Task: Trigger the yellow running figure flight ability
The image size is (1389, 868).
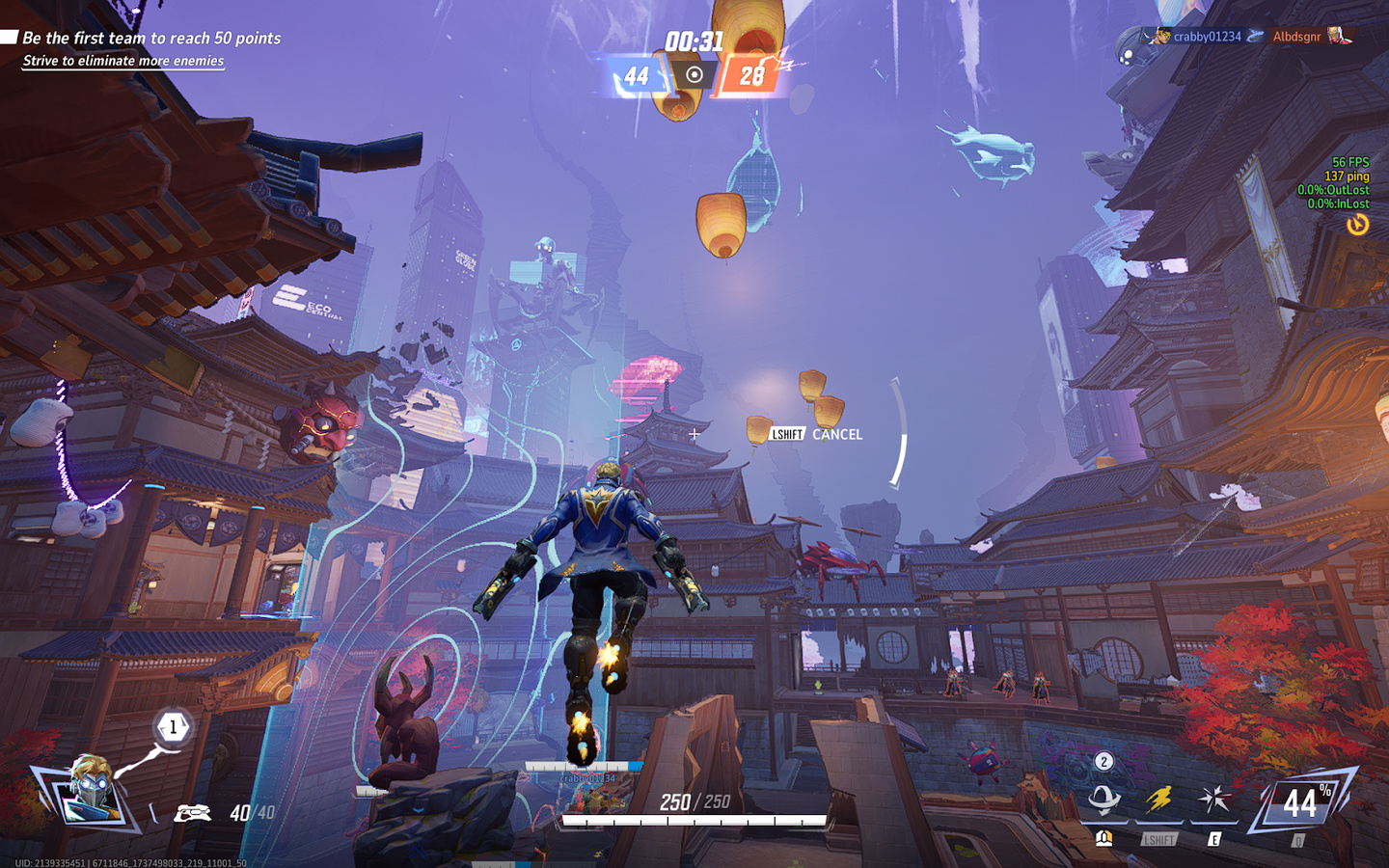Action: pyautogui.click(x=1158, y=800)
